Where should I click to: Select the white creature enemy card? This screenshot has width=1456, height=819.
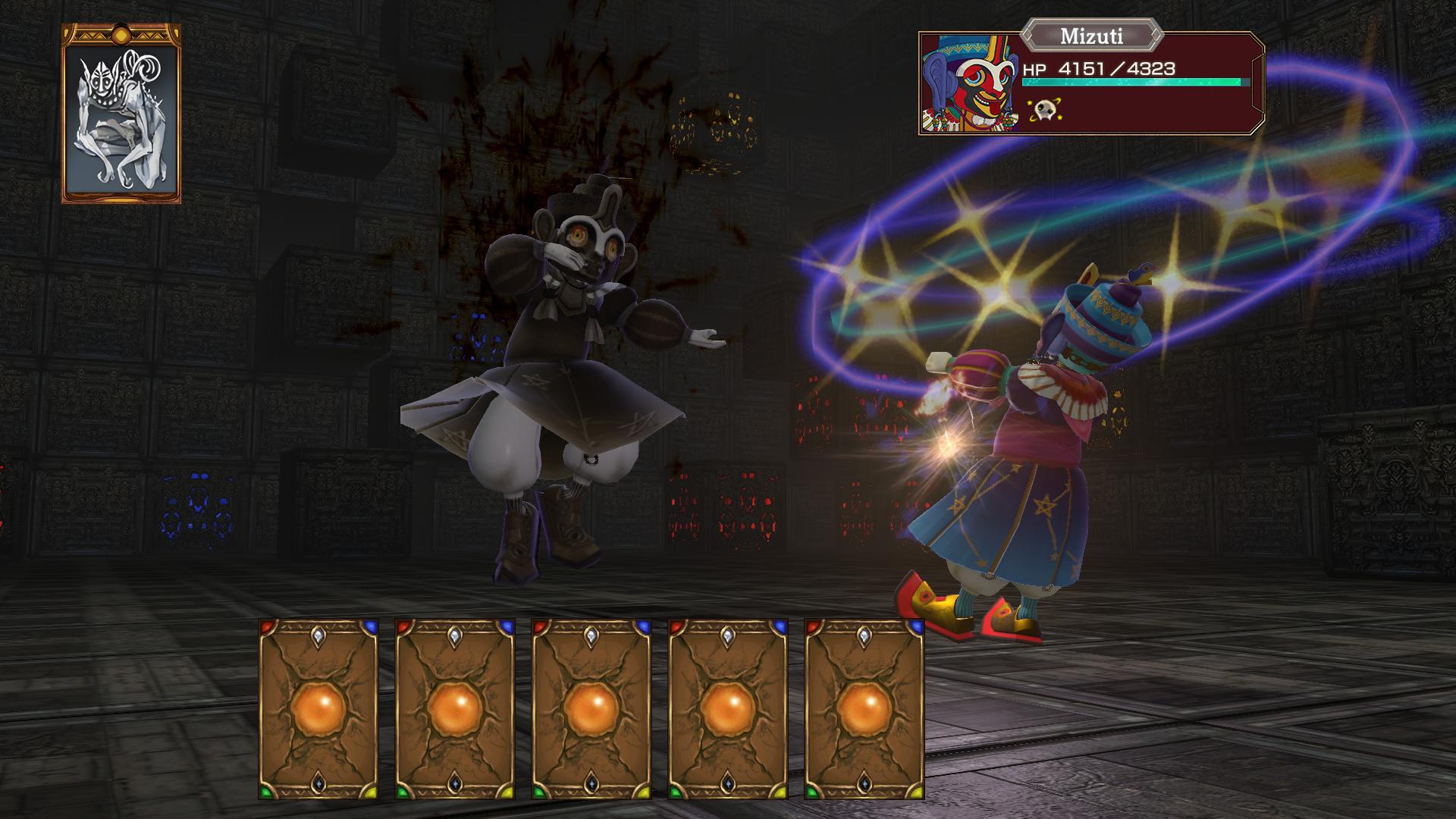[x=121, y=114]
